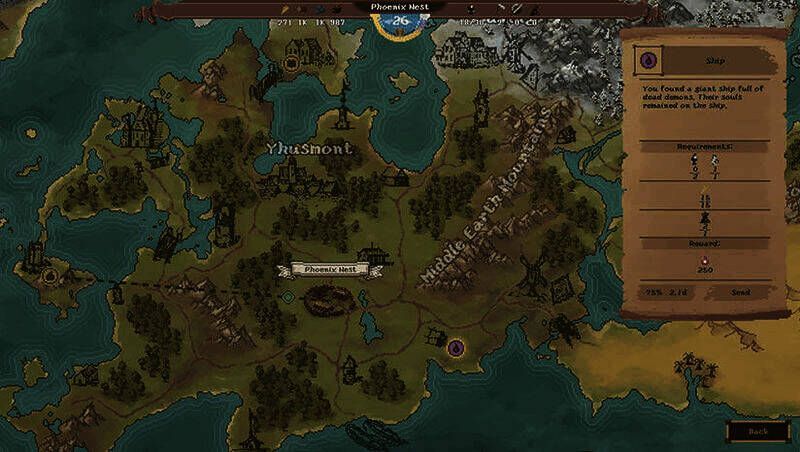Select the orange ring marker near northern town

(x=292, y=63)
